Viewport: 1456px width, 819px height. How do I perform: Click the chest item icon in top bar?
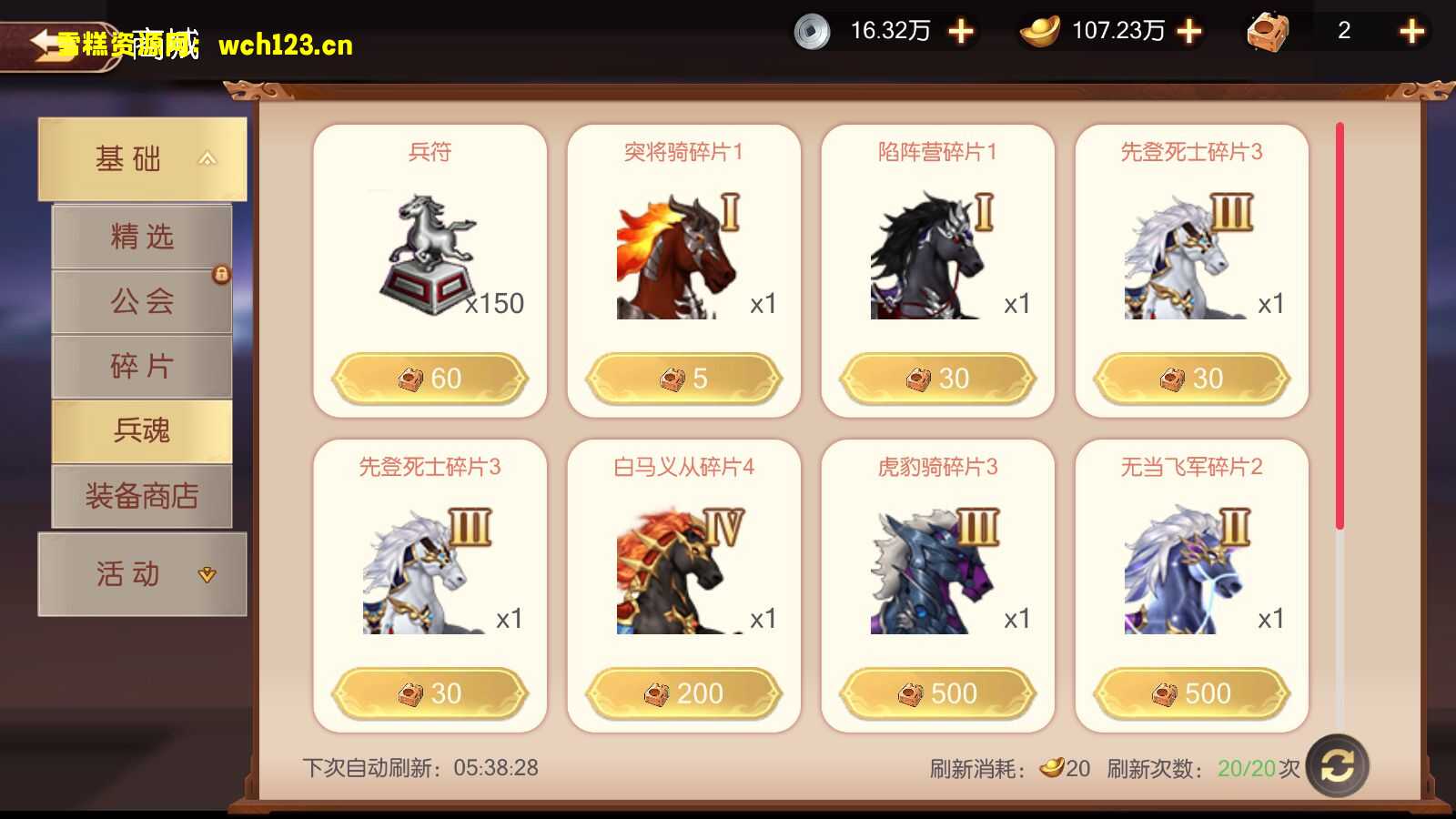(1269, 31)
